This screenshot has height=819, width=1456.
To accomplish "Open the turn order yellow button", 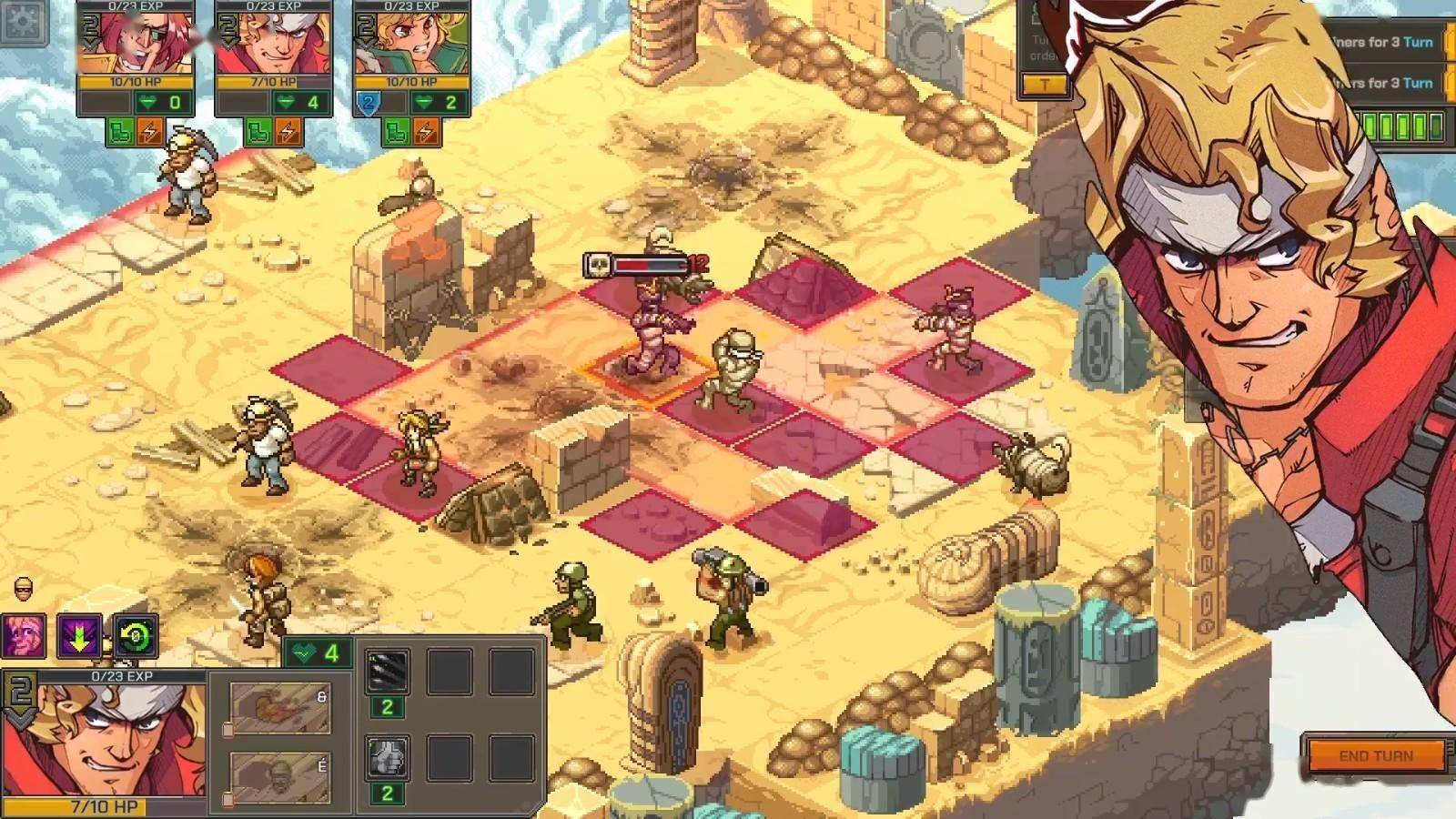I will click(1045, 85).
